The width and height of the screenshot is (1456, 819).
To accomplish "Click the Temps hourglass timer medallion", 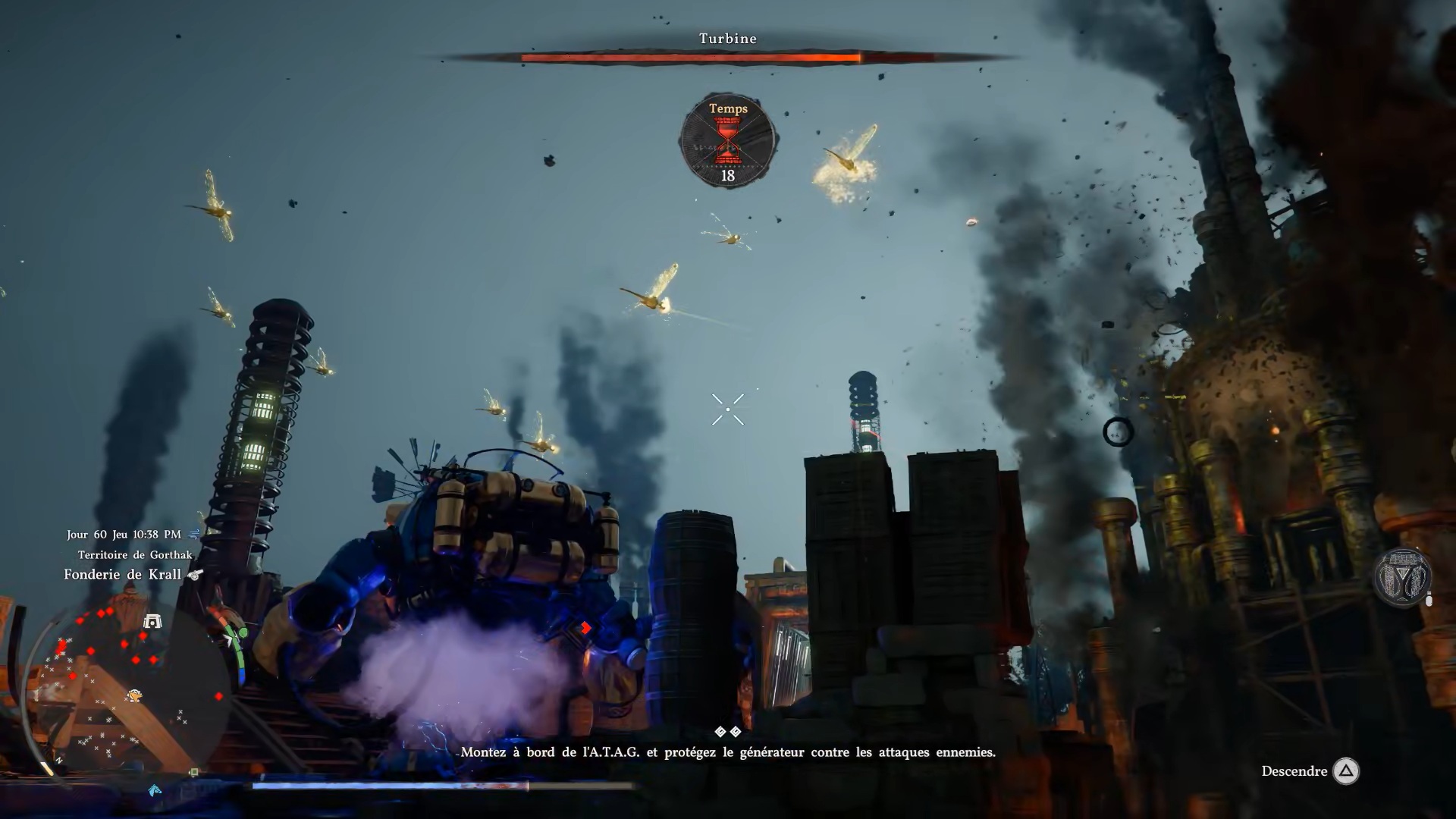I will tap(727, 141).
